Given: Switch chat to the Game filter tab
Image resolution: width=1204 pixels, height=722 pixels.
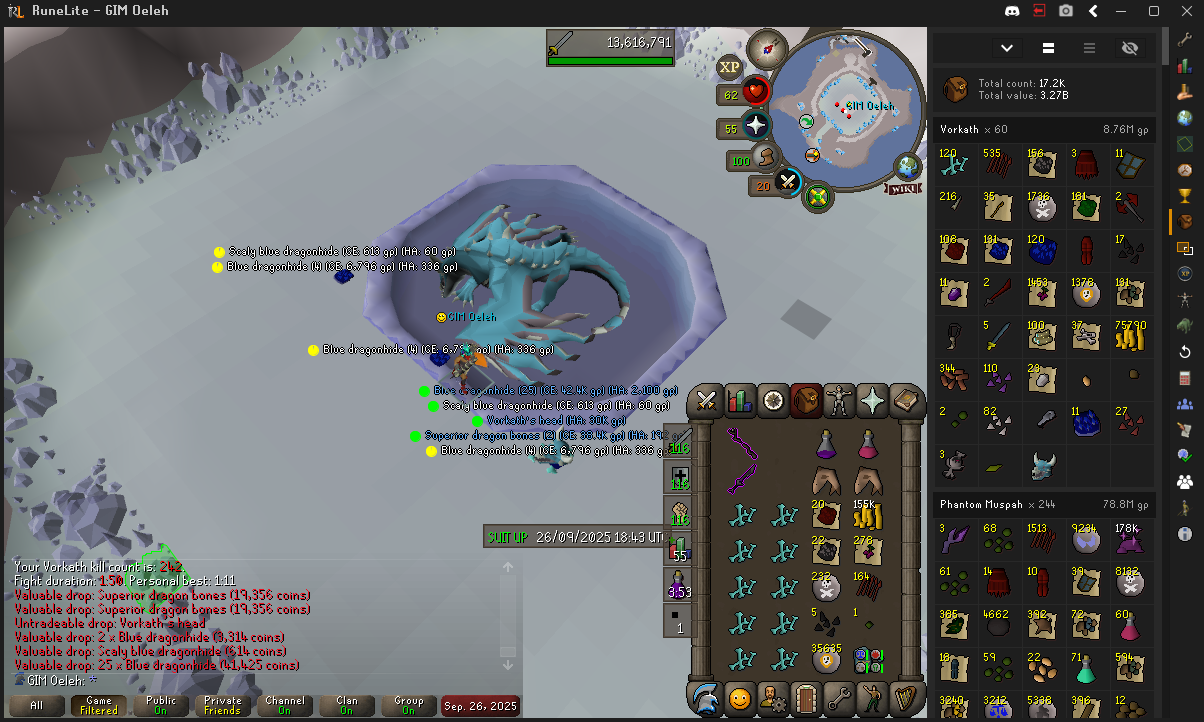Looking at the screenshot, I should click(98, 705).
